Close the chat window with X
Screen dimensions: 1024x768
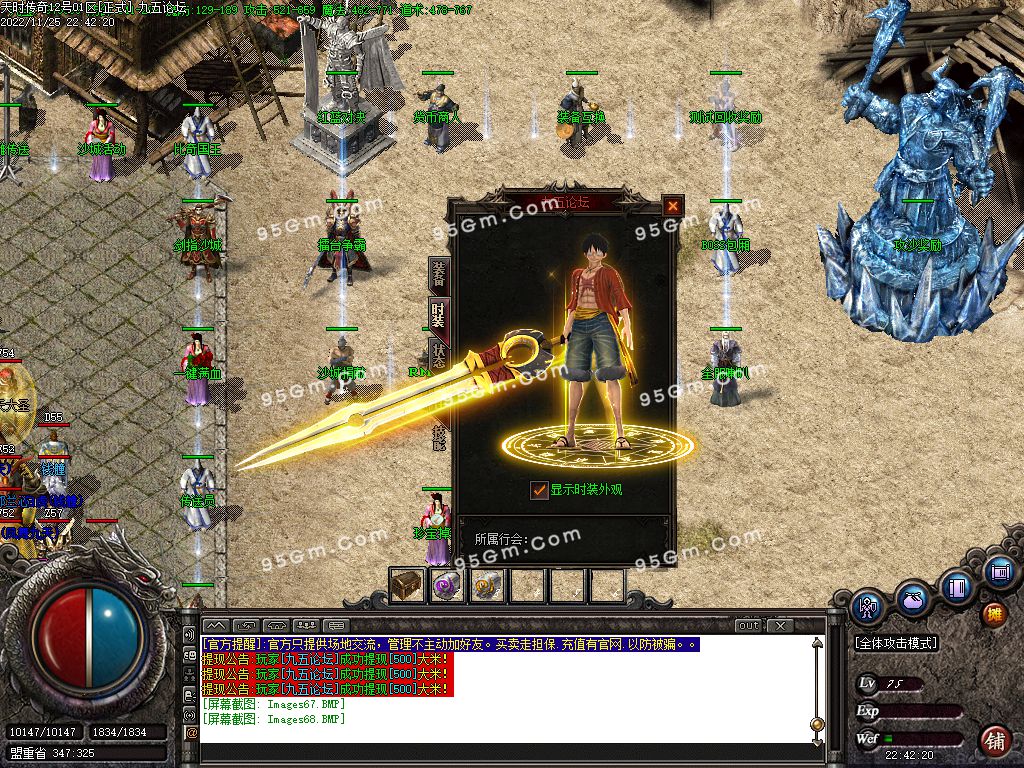pyautogui.click(x=782, y=626)
